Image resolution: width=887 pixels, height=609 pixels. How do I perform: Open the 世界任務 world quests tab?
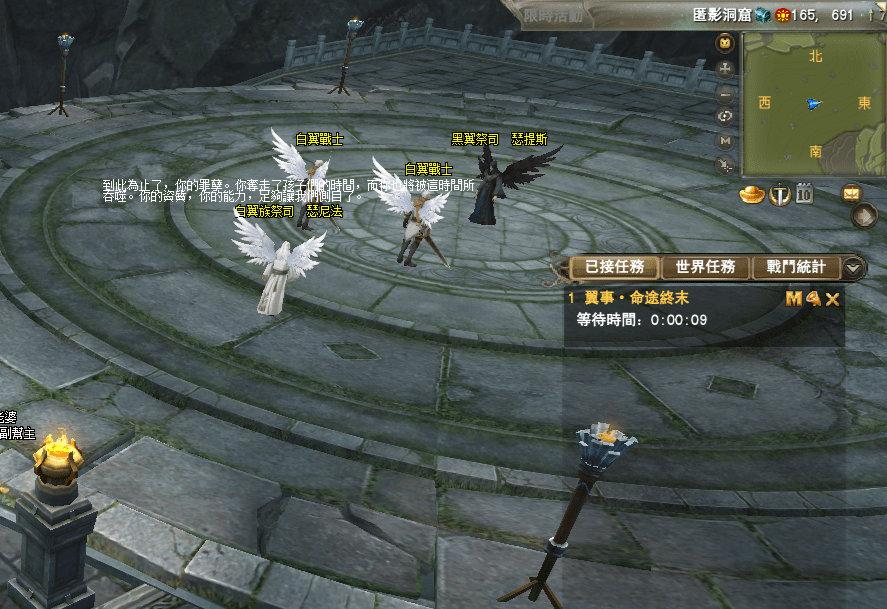click(x=705, y=267)
